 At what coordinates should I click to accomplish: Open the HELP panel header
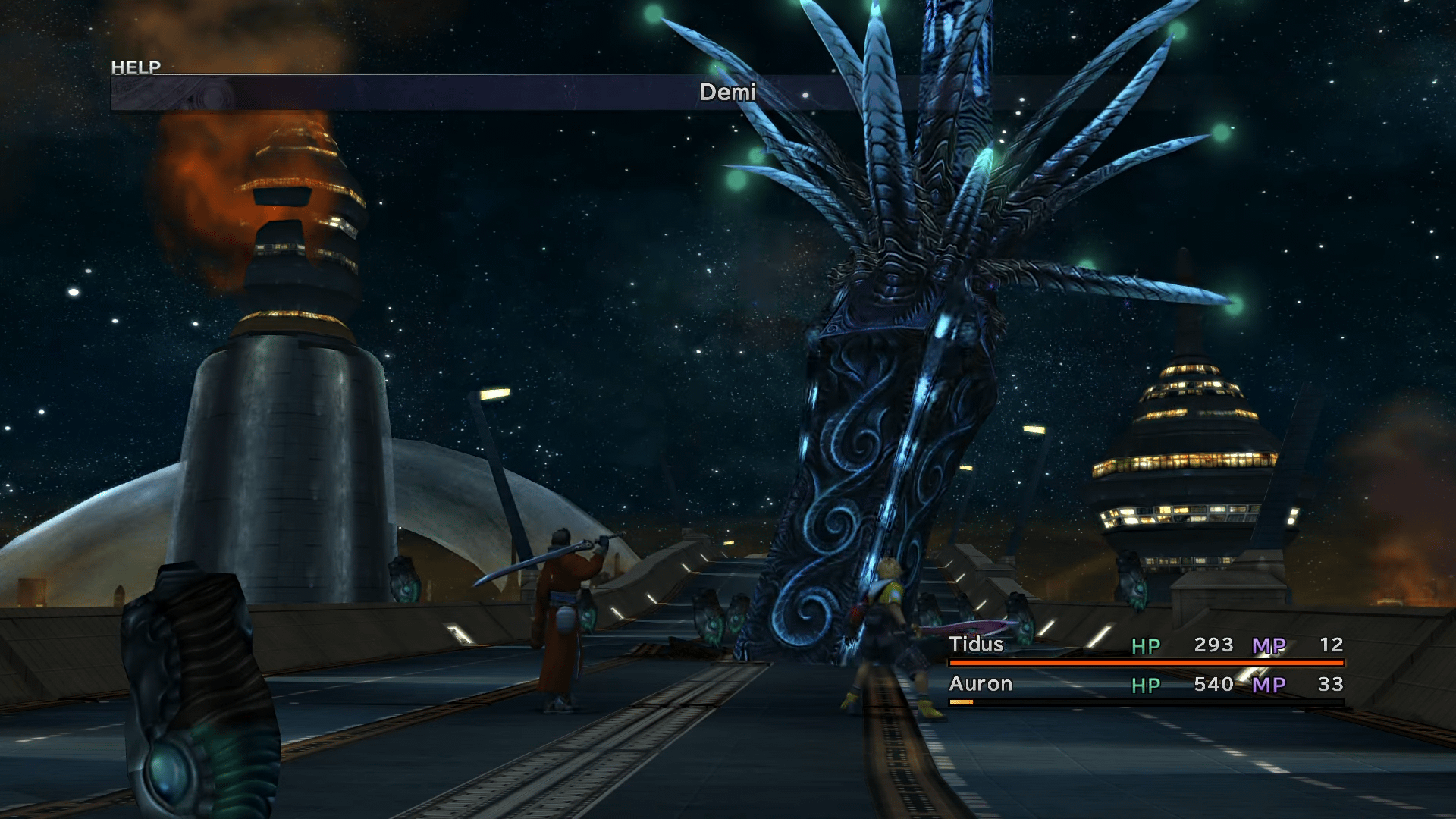pos(136,67)
